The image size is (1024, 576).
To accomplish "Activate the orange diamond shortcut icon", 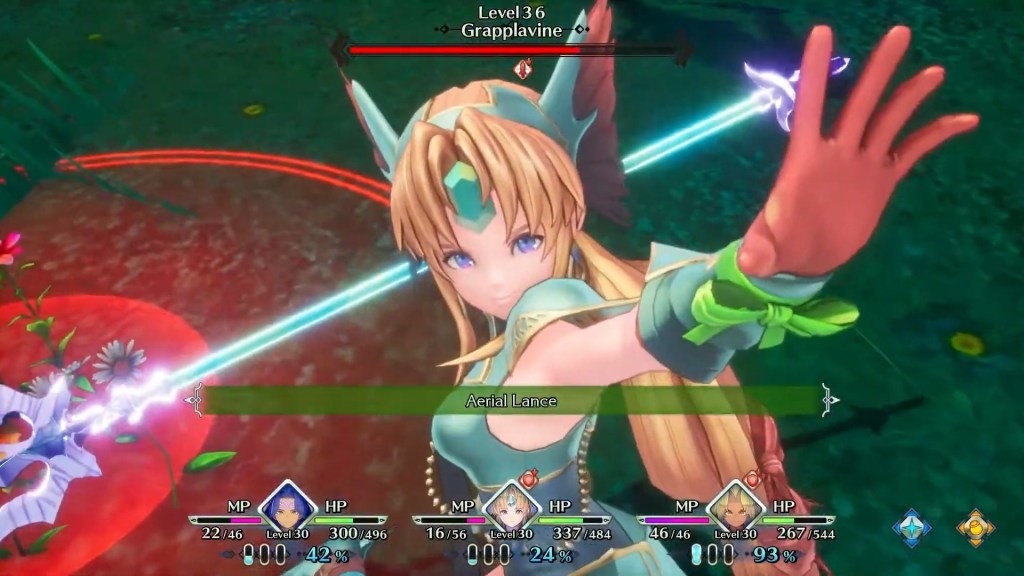I will point(975,527).
